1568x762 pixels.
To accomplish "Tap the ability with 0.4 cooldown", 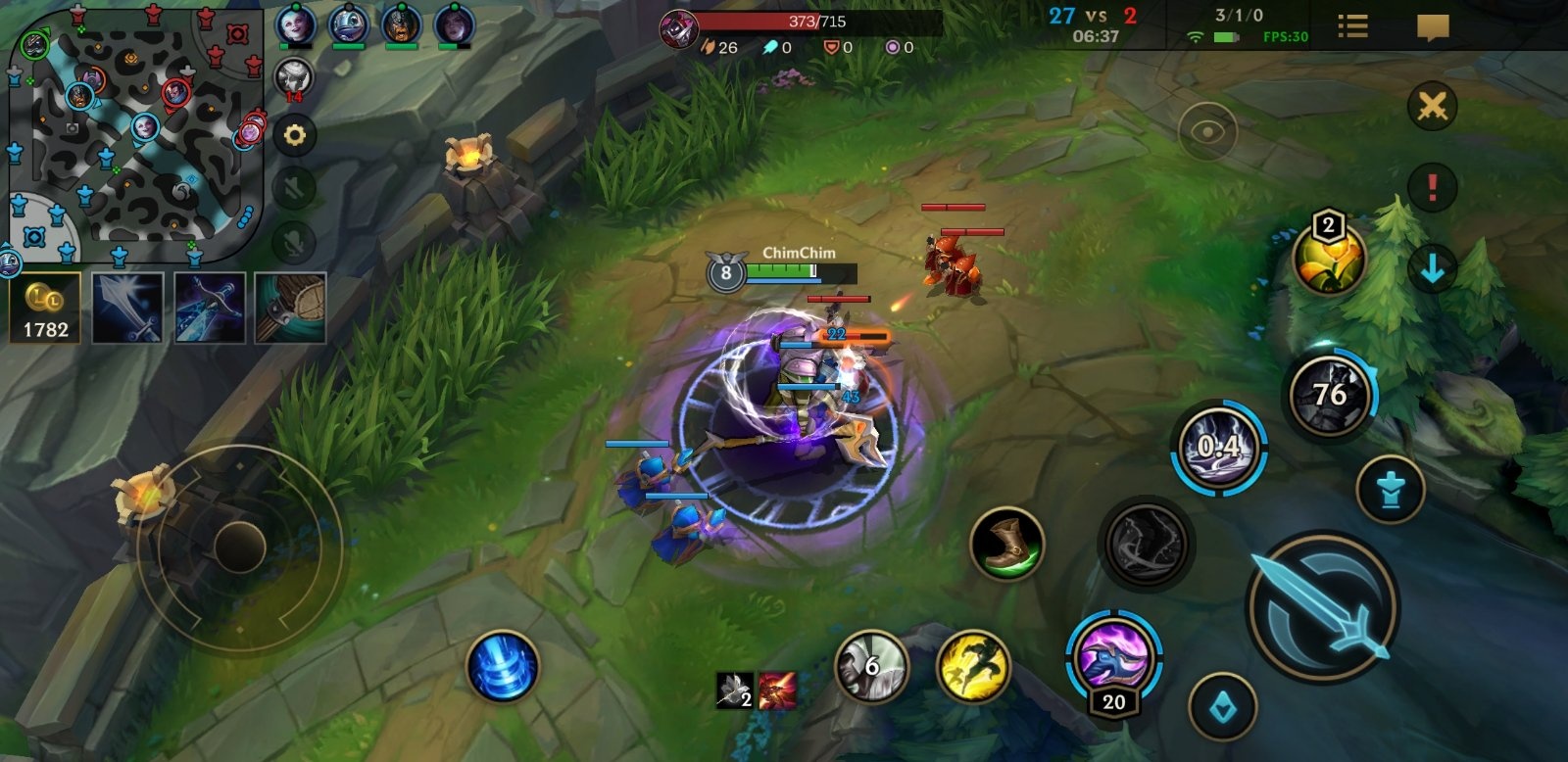I will point(1218,448).
